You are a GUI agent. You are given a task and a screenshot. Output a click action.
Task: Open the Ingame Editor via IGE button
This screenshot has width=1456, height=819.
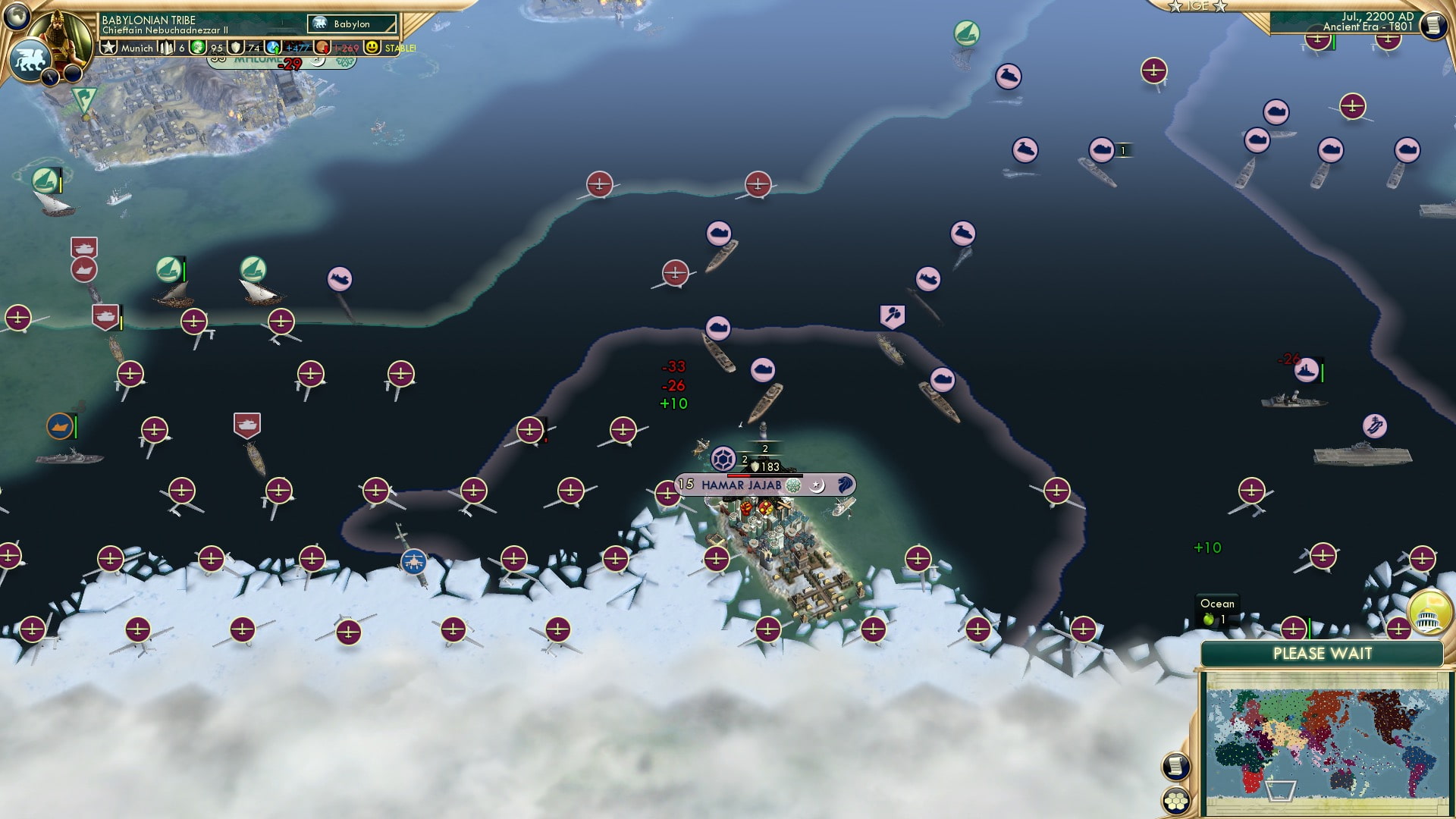(1198, 6)
